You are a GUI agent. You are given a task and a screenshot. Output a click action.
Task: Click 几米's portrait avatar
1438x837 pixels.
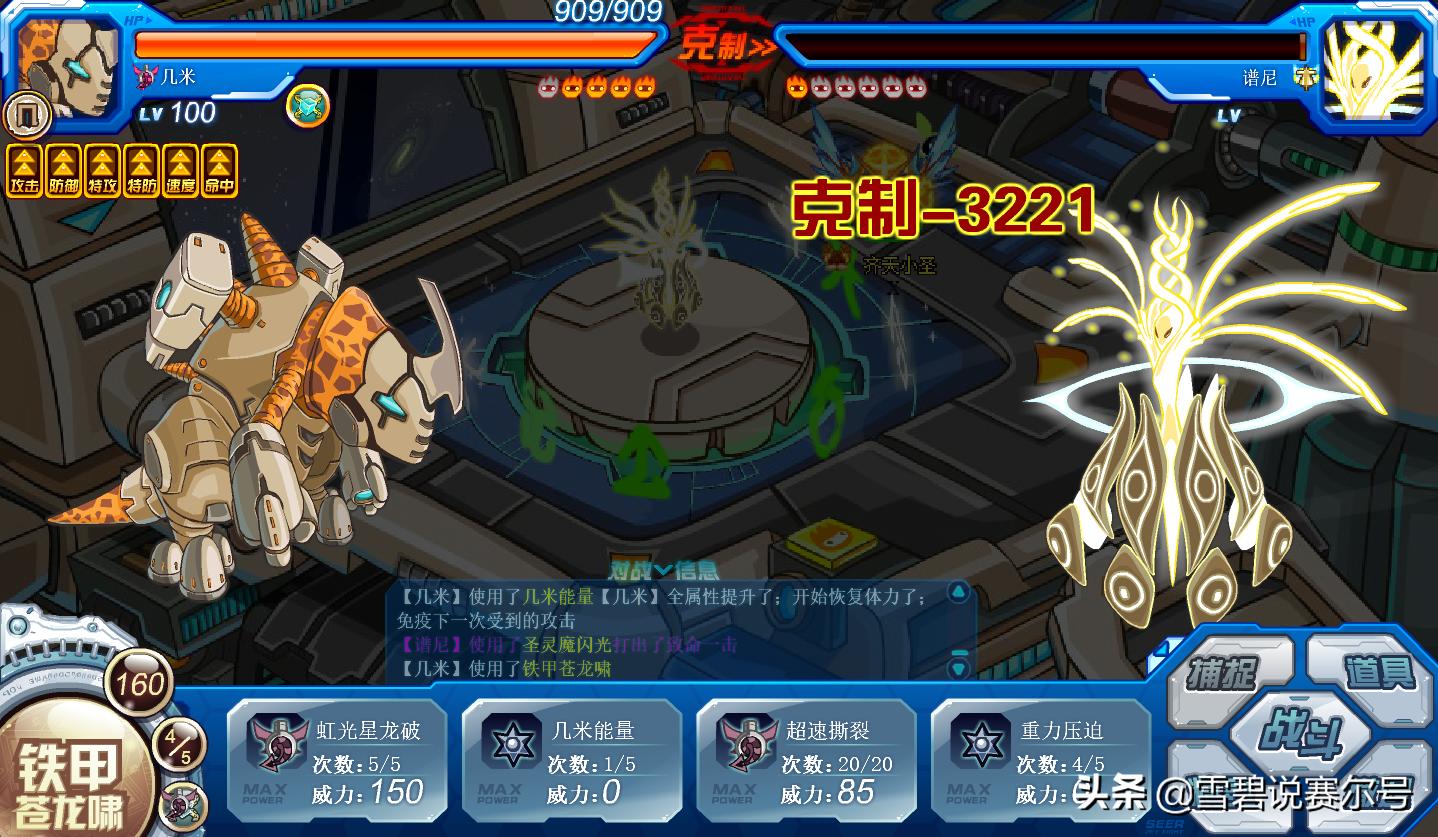pyautogui.click(x=70, y=65)
